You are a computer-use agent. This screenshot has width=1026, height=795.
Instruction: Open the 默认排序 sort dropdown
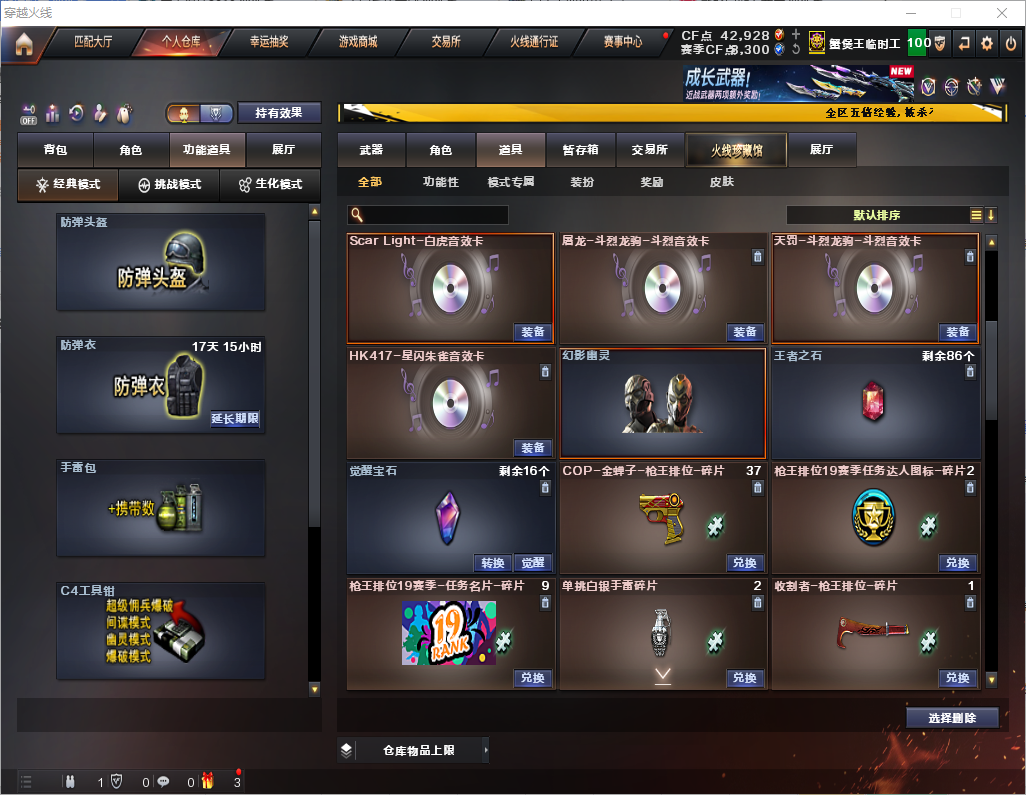pyautogui.click(x=877, y=215)
